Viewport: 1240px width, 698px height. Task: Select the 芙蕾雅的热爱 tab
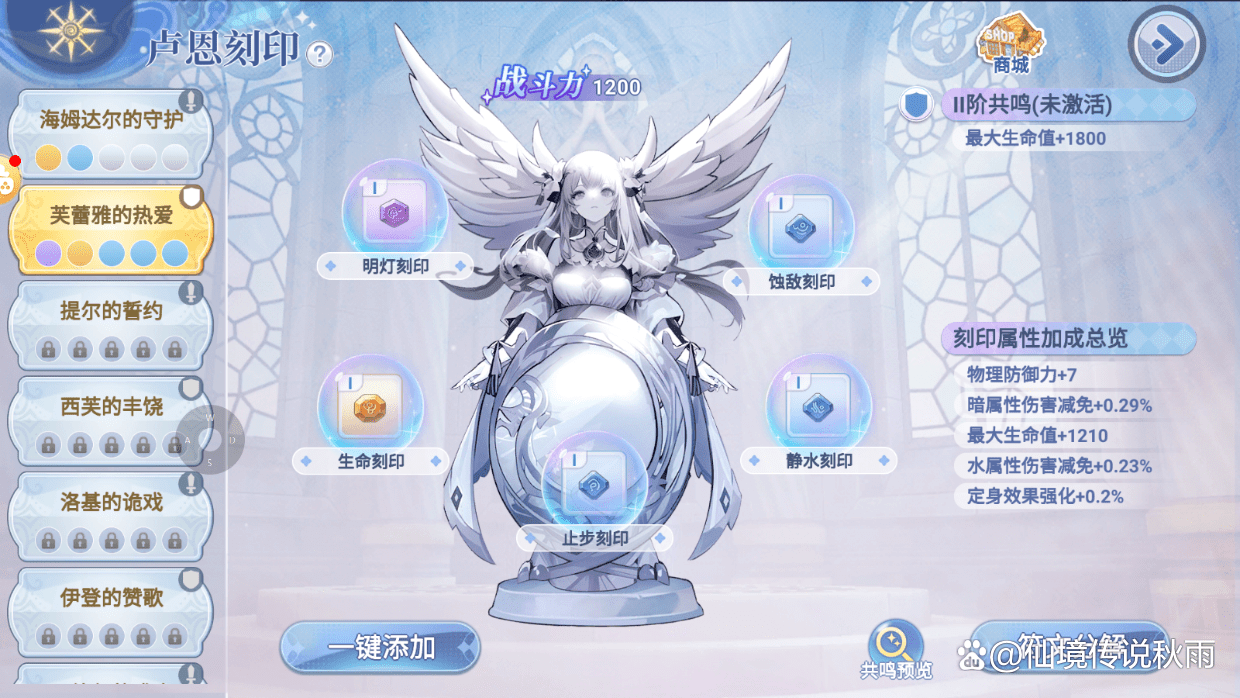pyautogui.click(x=110, y=228)
